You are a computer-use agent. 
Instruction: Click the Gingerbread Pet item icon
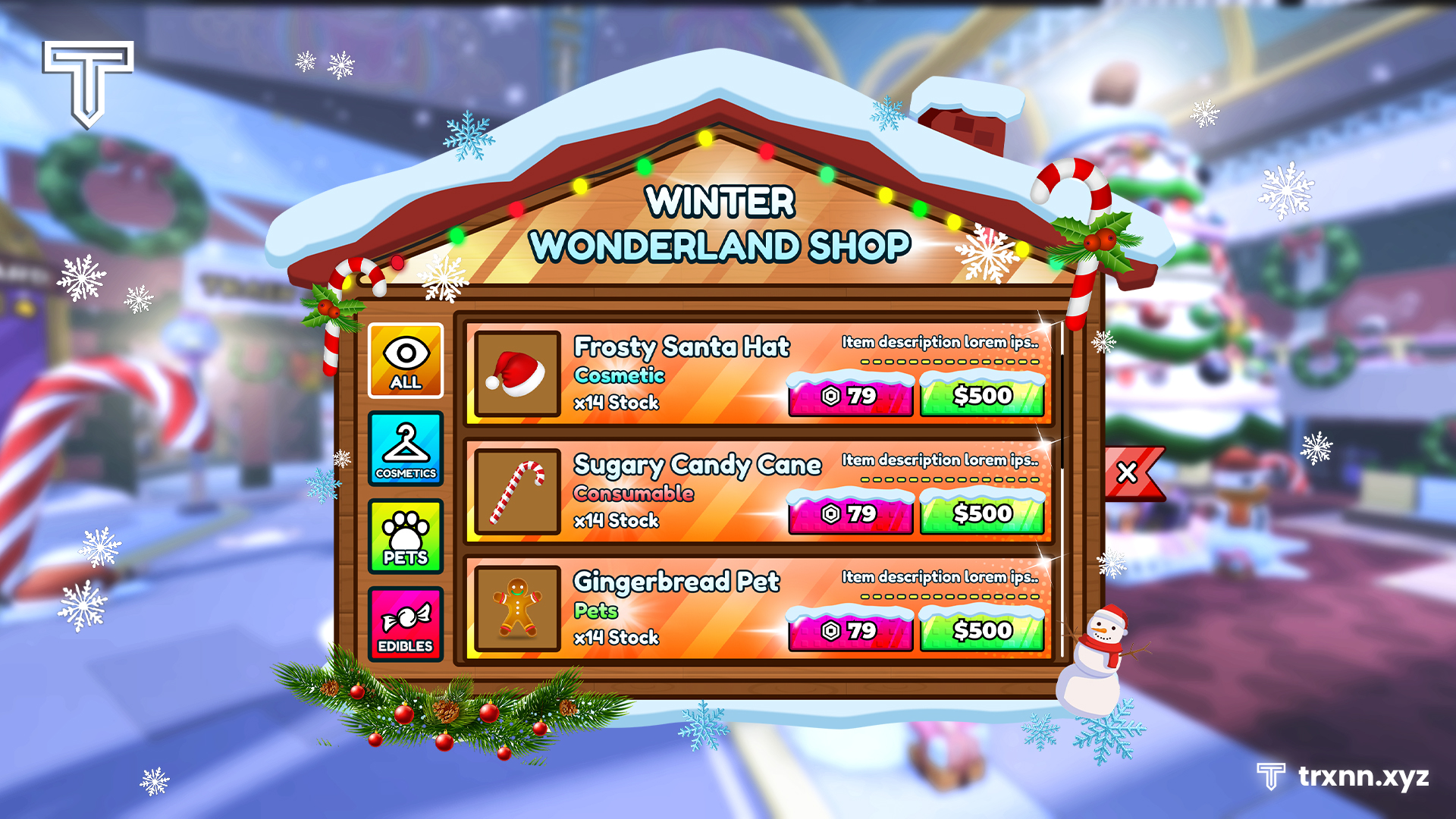point(516,609)
